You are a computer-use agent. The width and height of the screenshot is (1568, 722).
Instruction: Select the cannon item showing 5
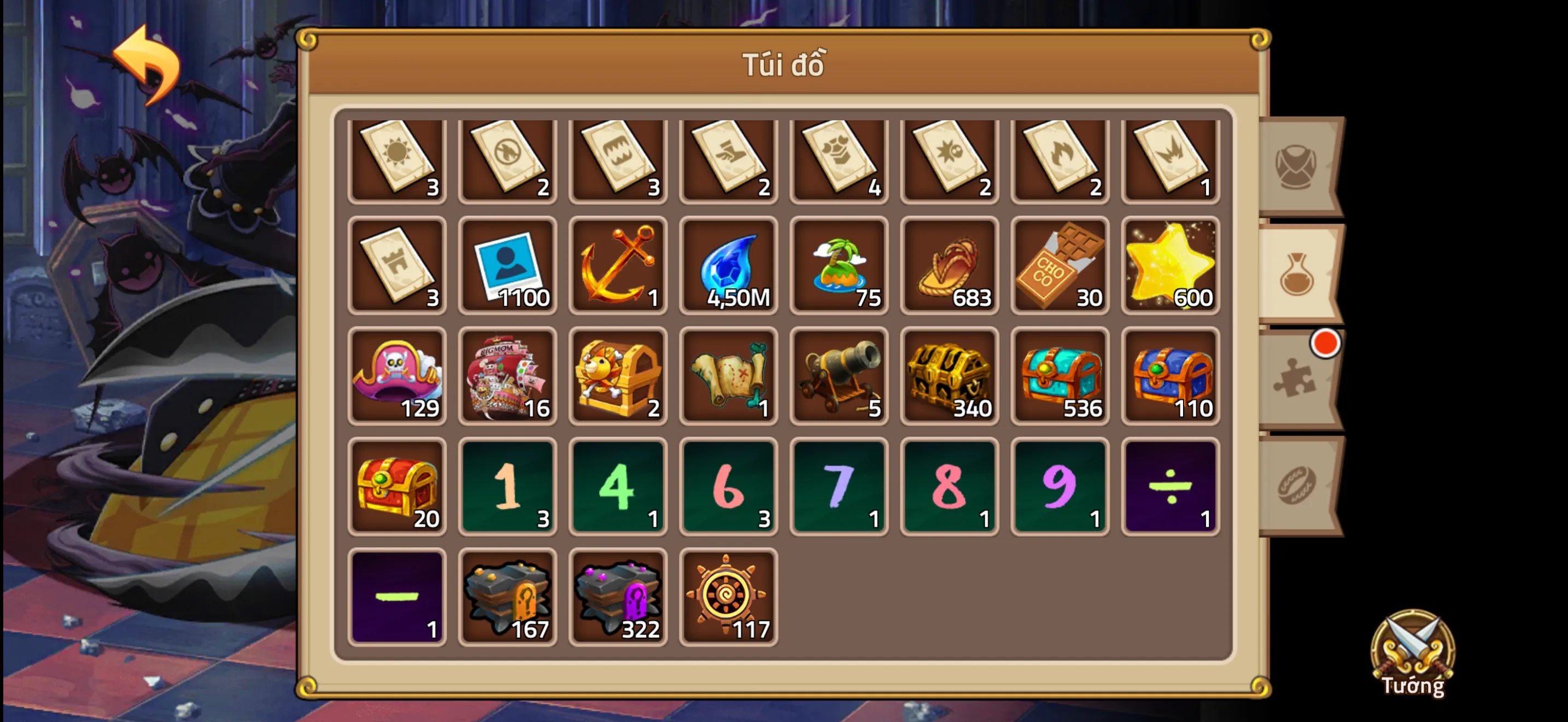(x=839, y=376)
